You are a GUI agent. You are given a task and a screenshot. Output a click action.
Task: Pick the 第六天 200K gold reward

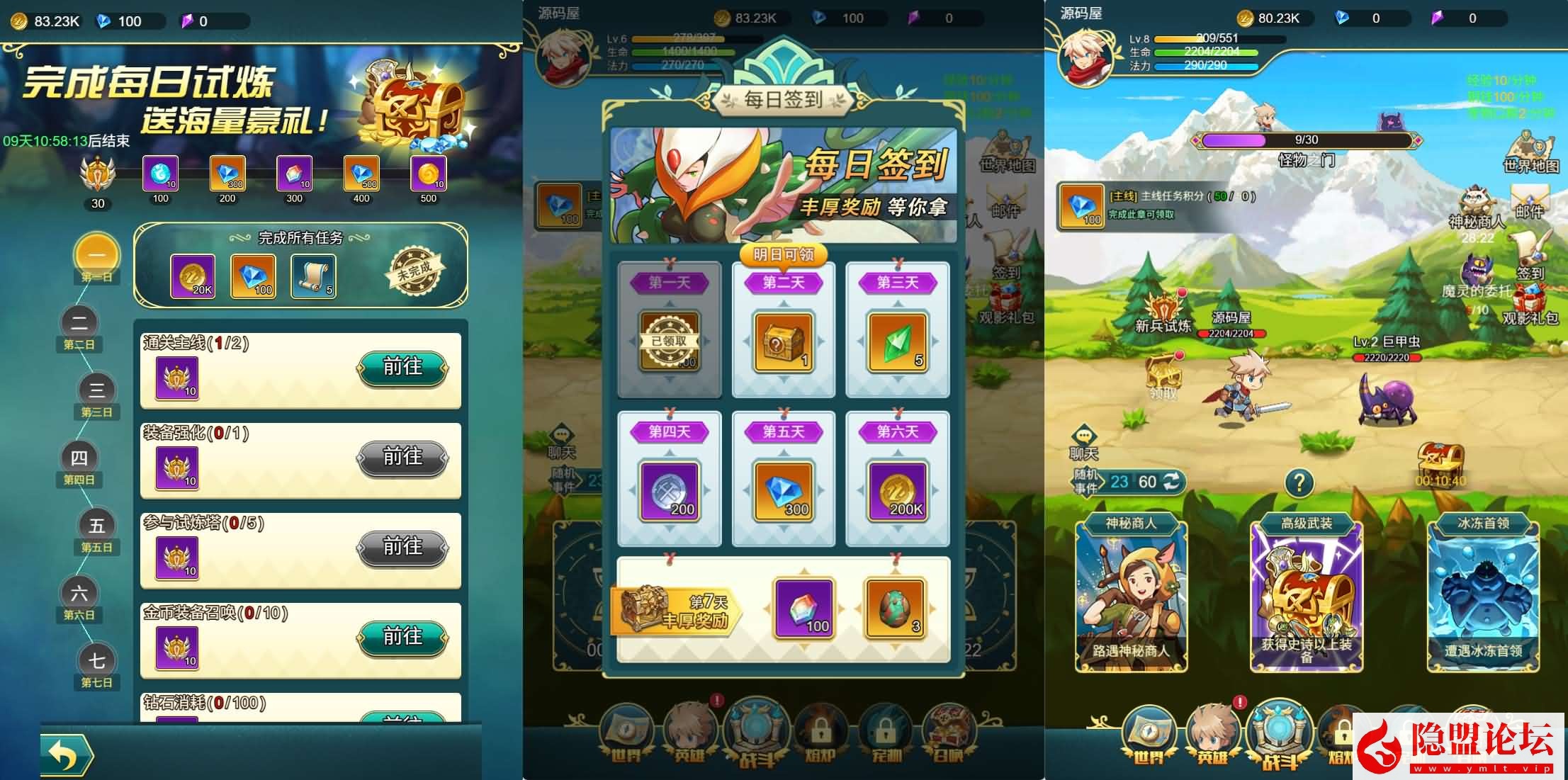897,492
